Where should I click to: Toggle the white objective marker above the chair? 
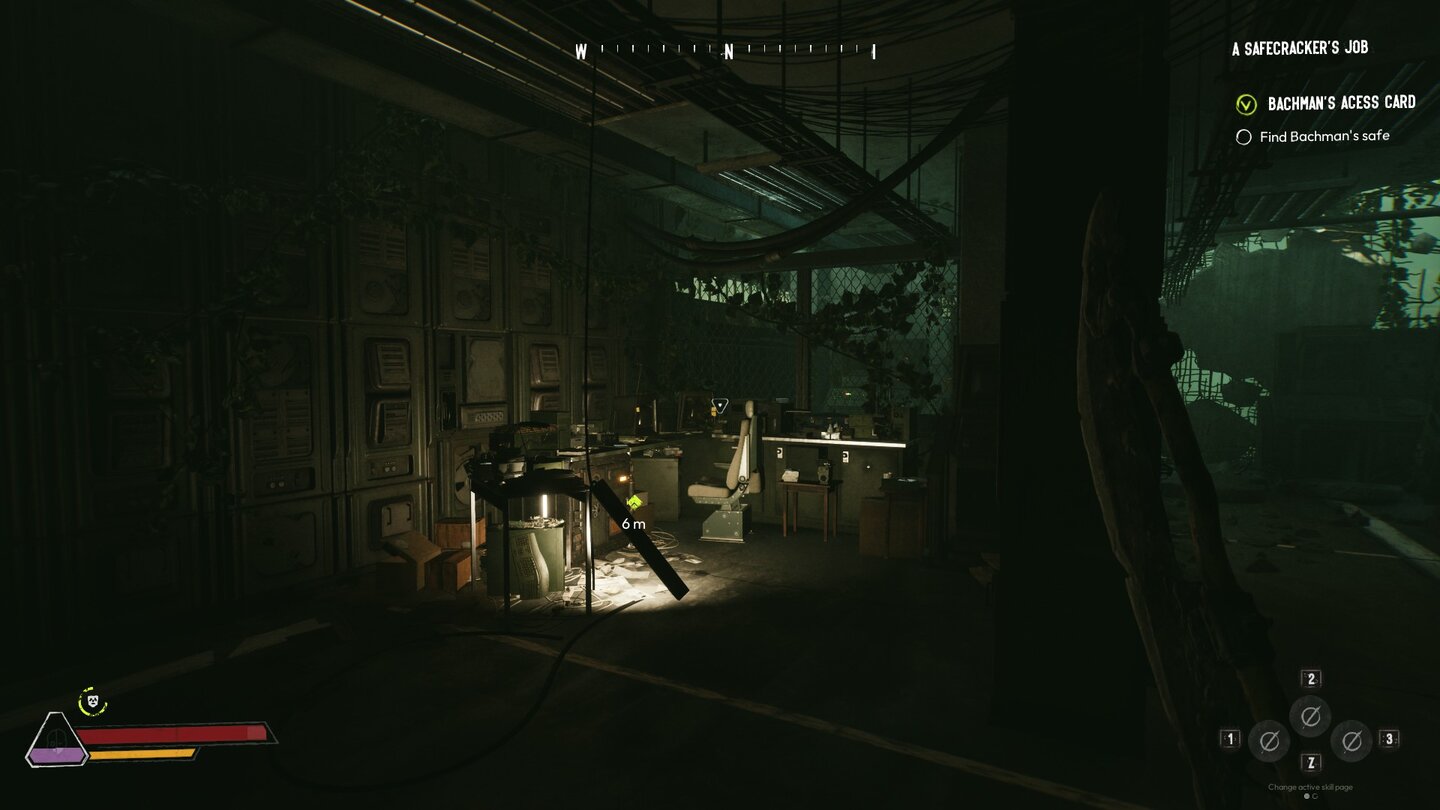[718, 403]
